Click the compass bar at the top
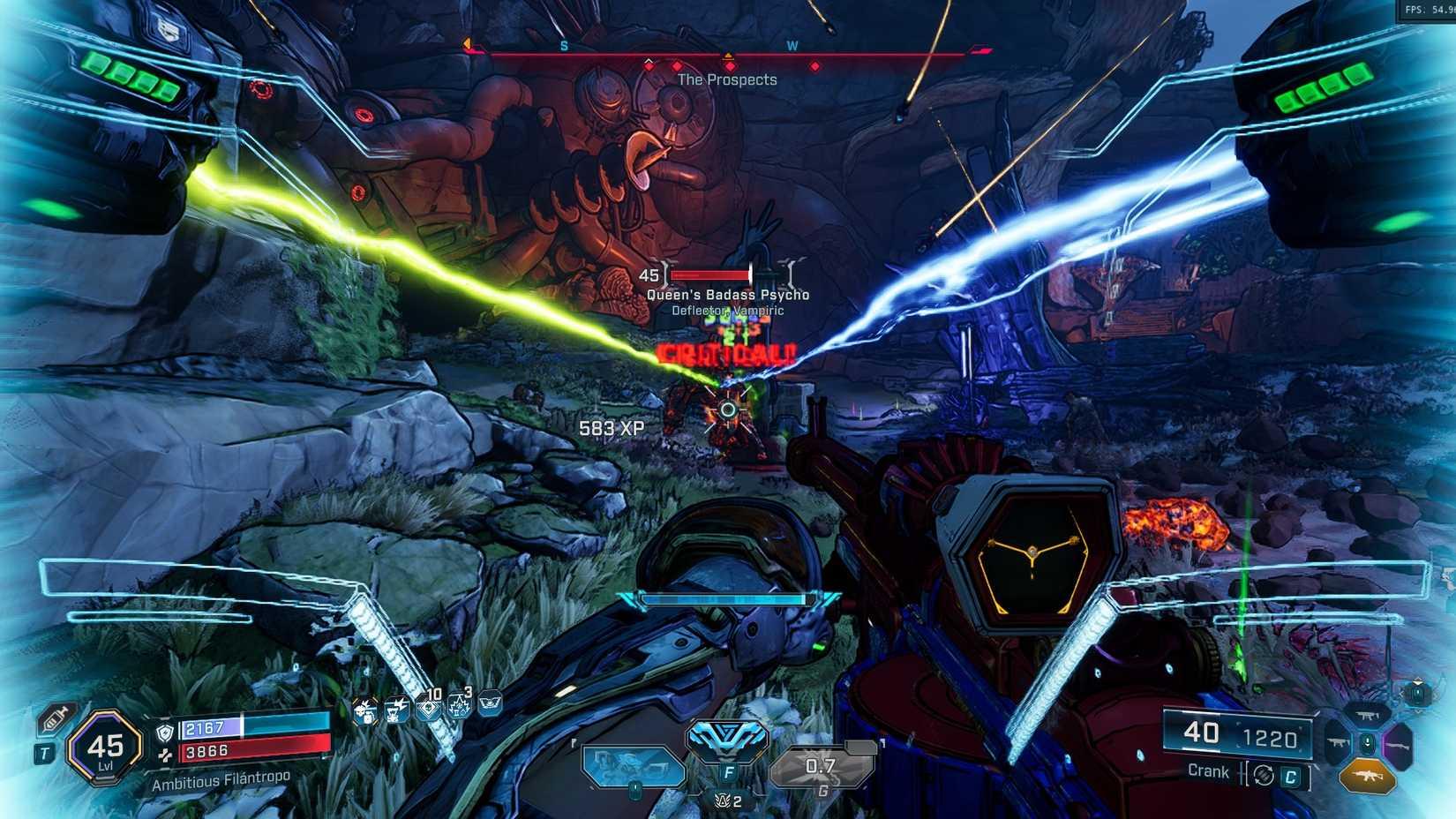The image size is (1456, 819). pos(728,55)
